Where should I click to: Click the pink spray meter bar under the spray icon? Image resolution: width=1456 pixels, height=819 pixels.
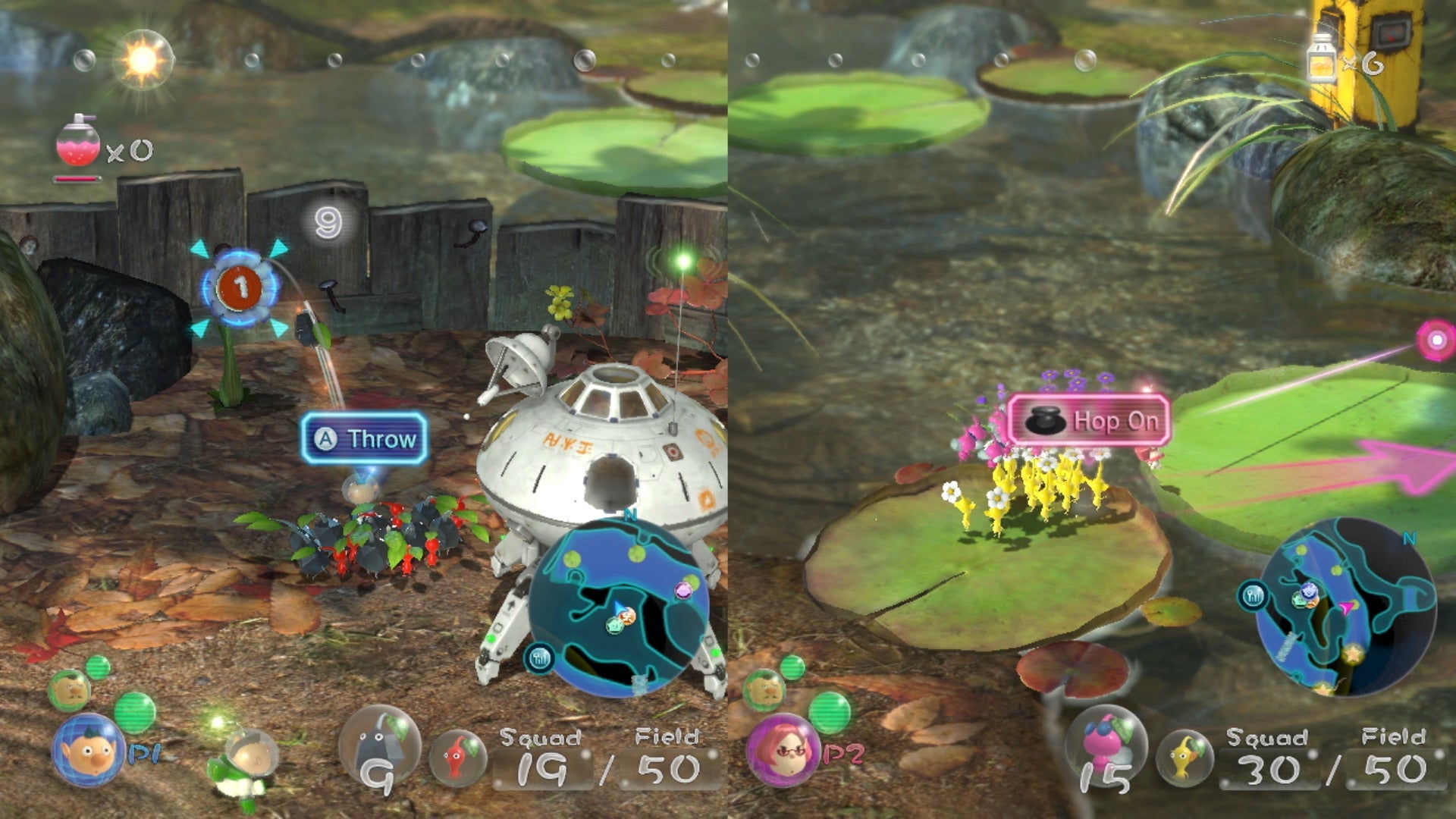tap(78, 180)
